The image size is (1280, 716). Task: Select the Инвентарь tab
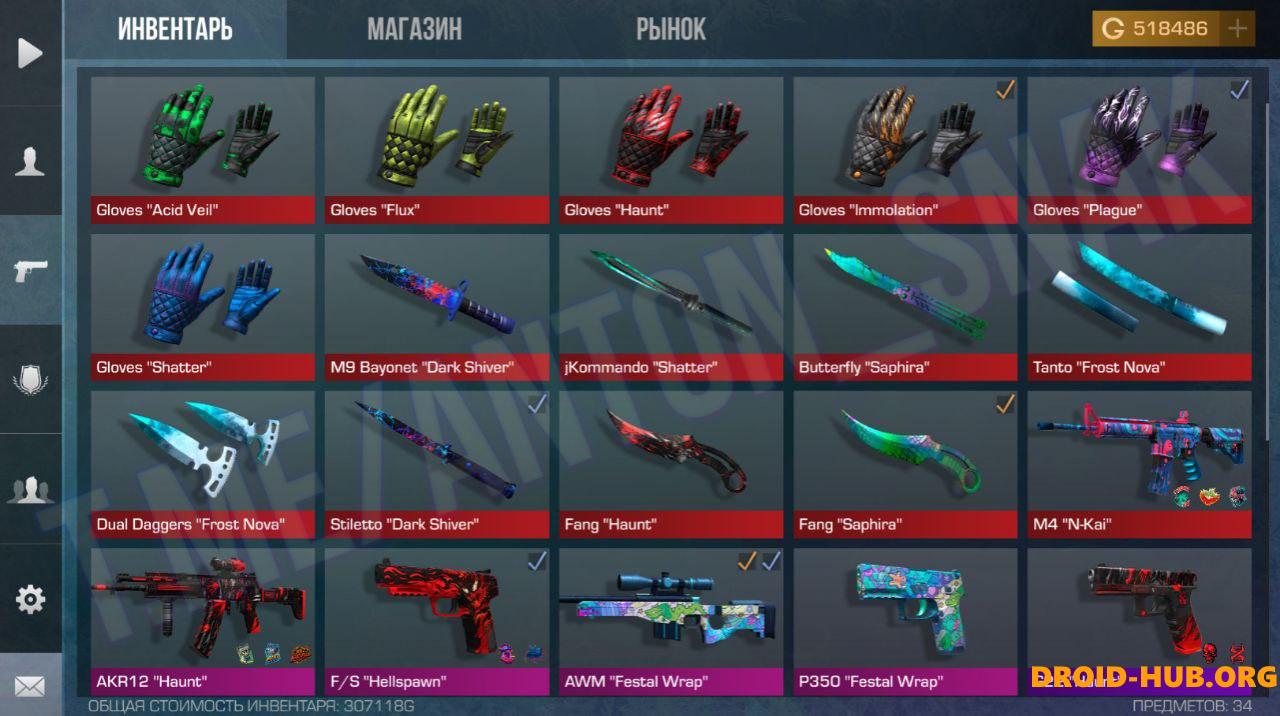pyautogui.click(x=175, y=29)
